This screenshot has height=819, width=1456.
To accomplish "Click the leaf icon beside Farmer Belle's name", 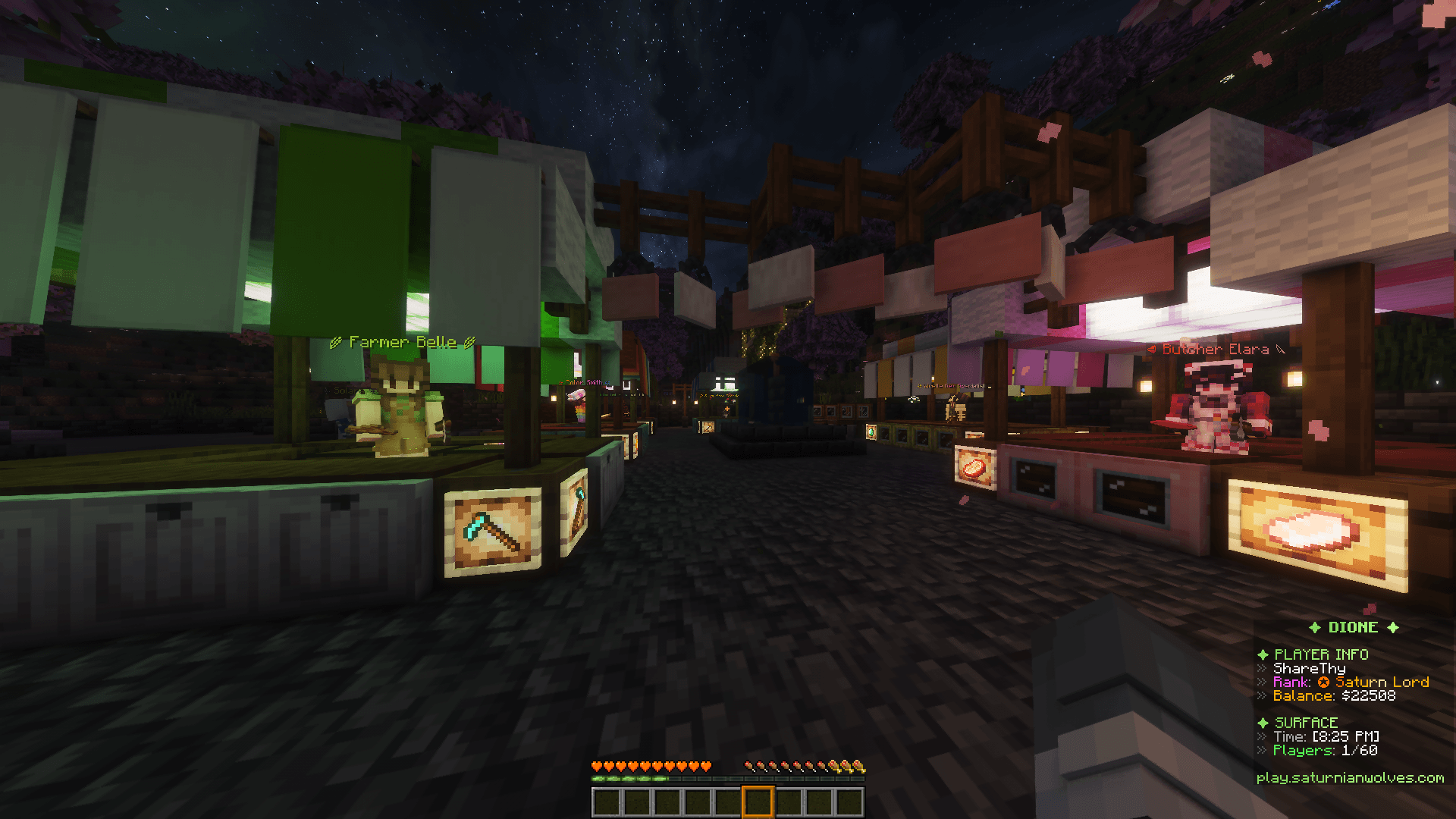I will [336, 341].
